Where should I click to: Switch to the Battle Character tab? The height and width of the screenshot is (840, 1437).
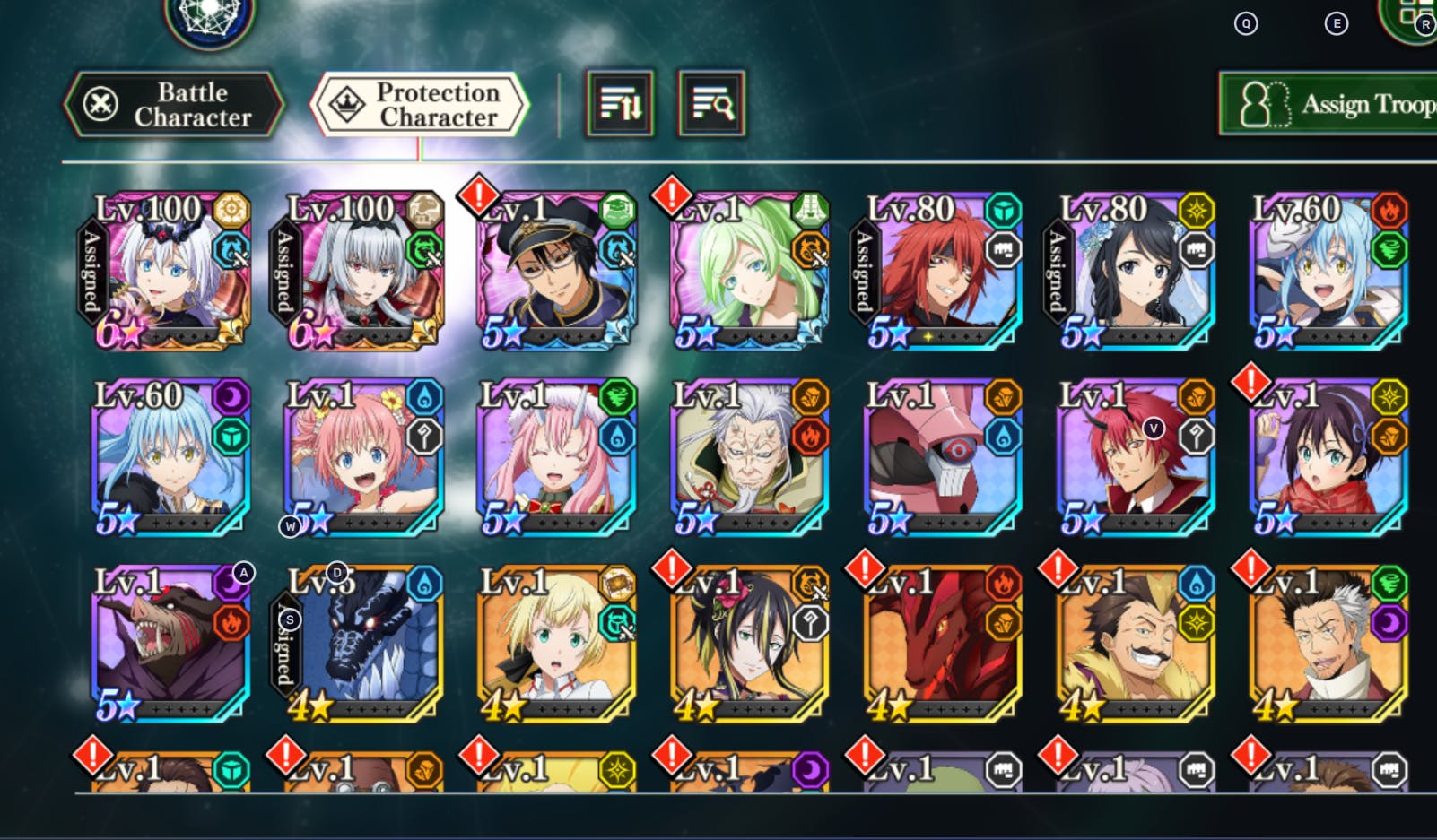(174, 105)
